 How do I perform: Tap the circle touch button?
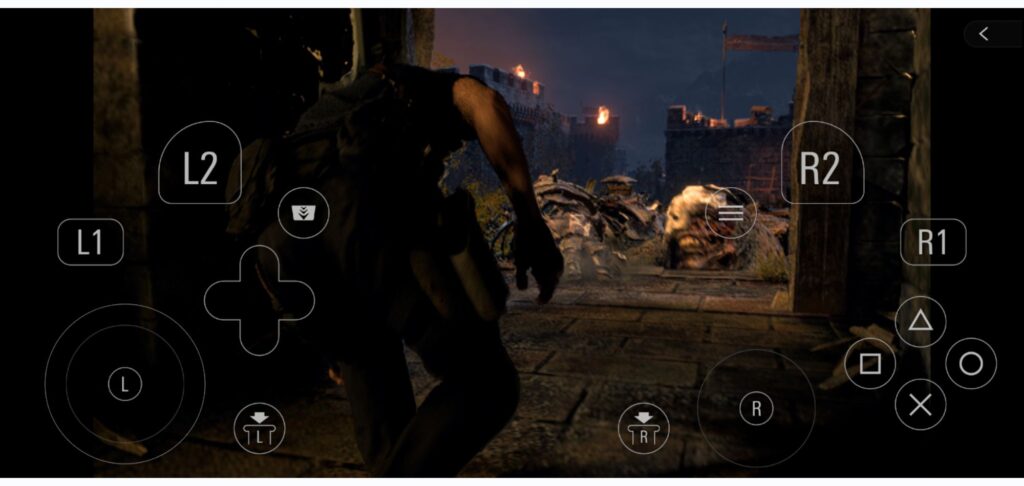pyautogui.click(x=971, y=364)
